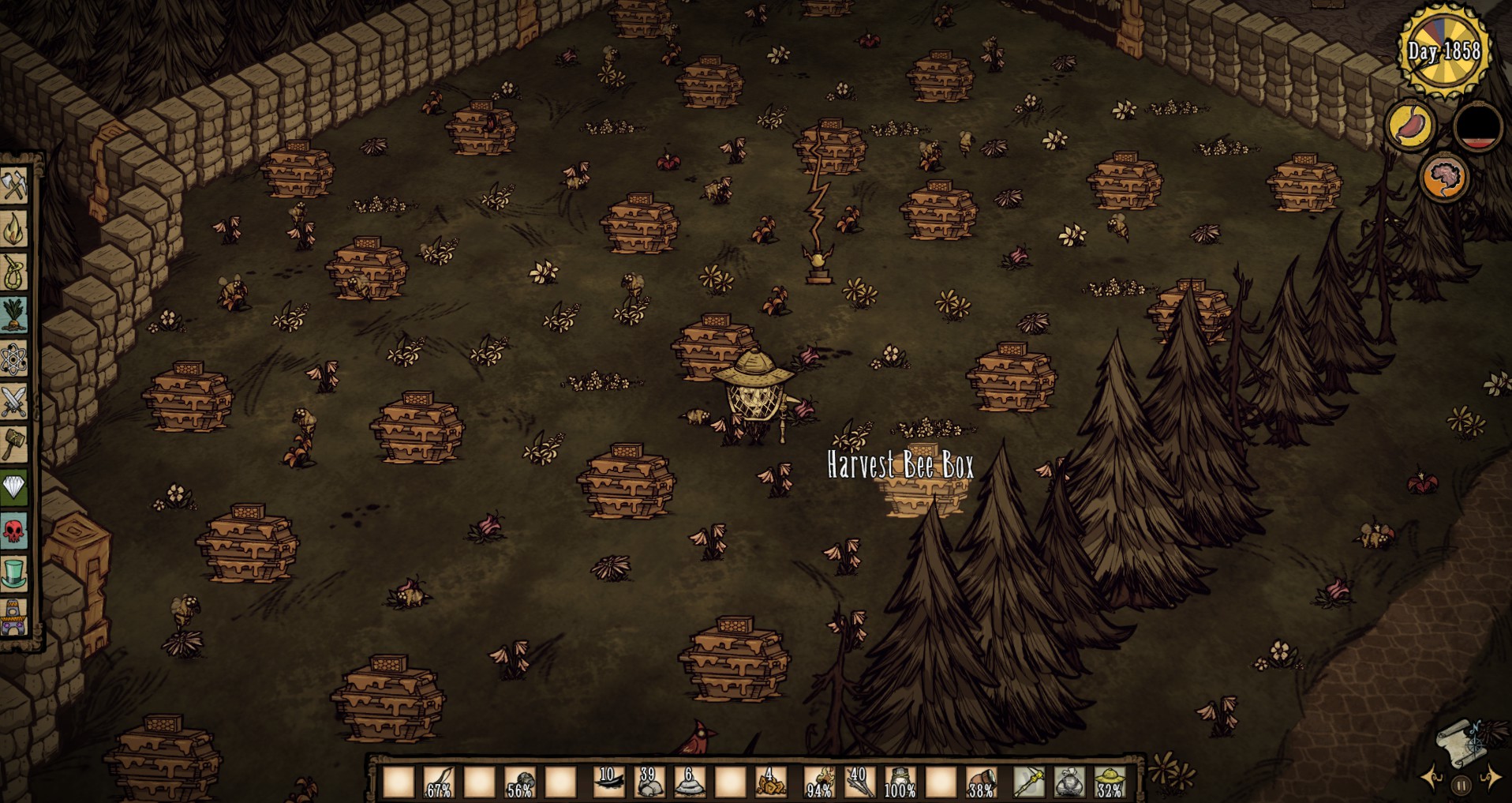
Task: Select the Refine diamond crafting tab
Action: pyautogui.click(x=14, y=487)
